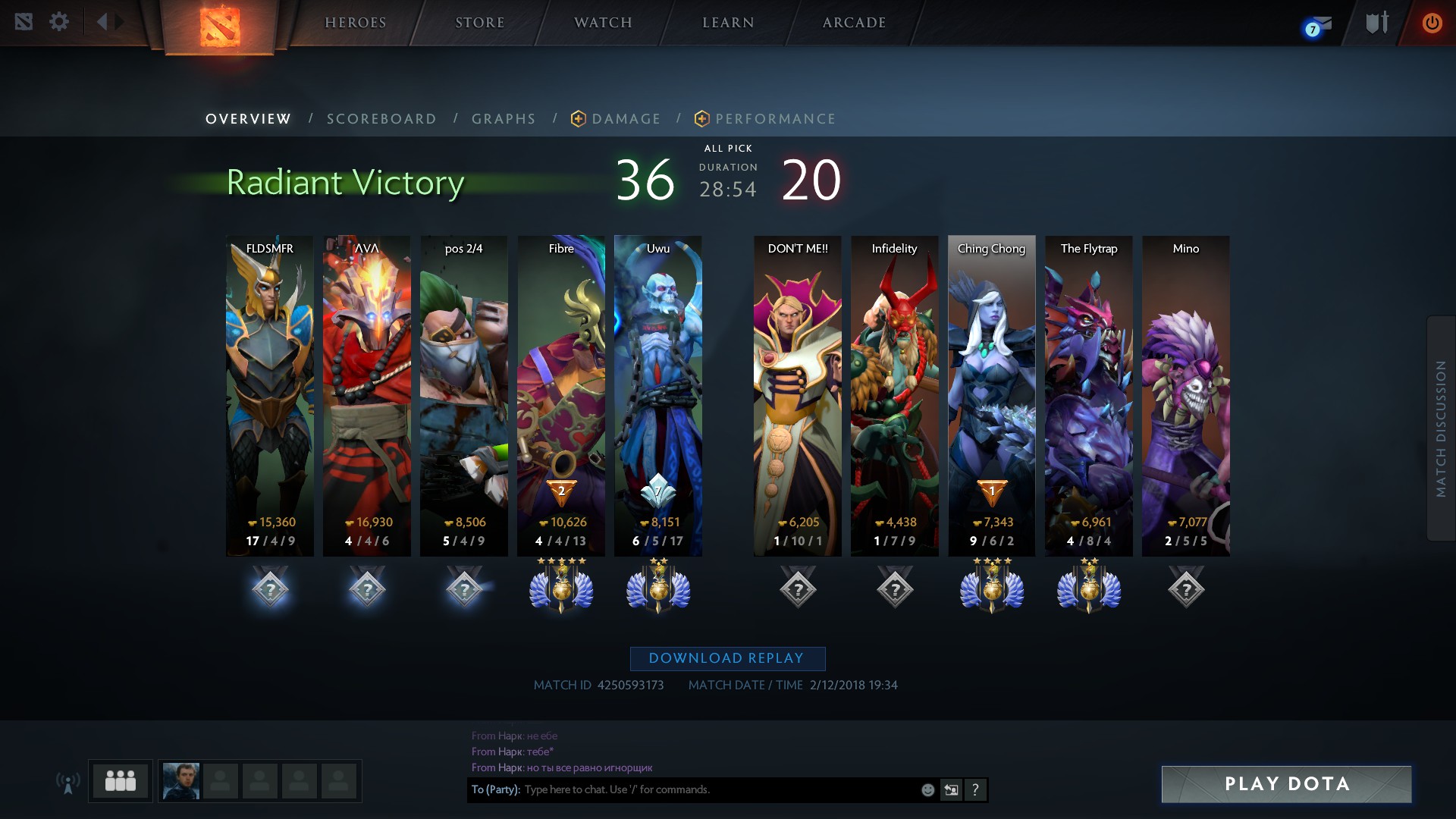1456x819 pixels.
Task: Quit the game with the power button
Action: point(1432,23)
